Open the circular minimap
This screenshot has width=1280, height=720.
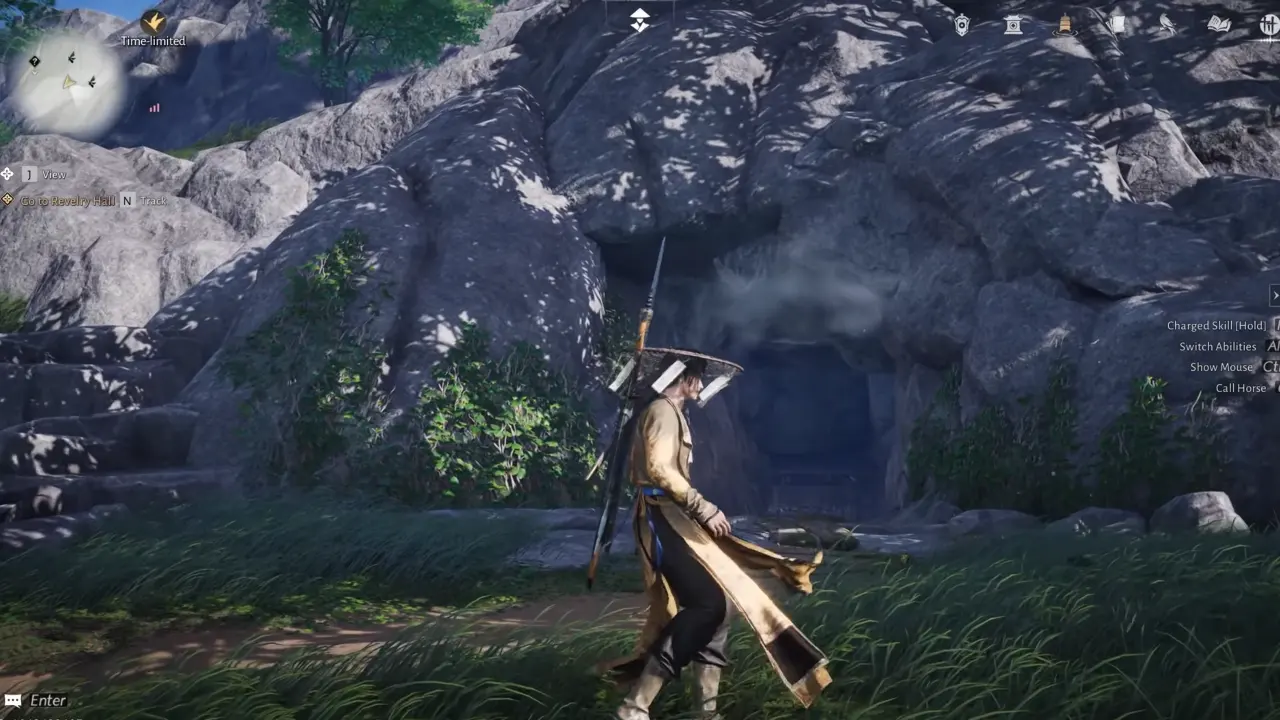pos(66,84)
